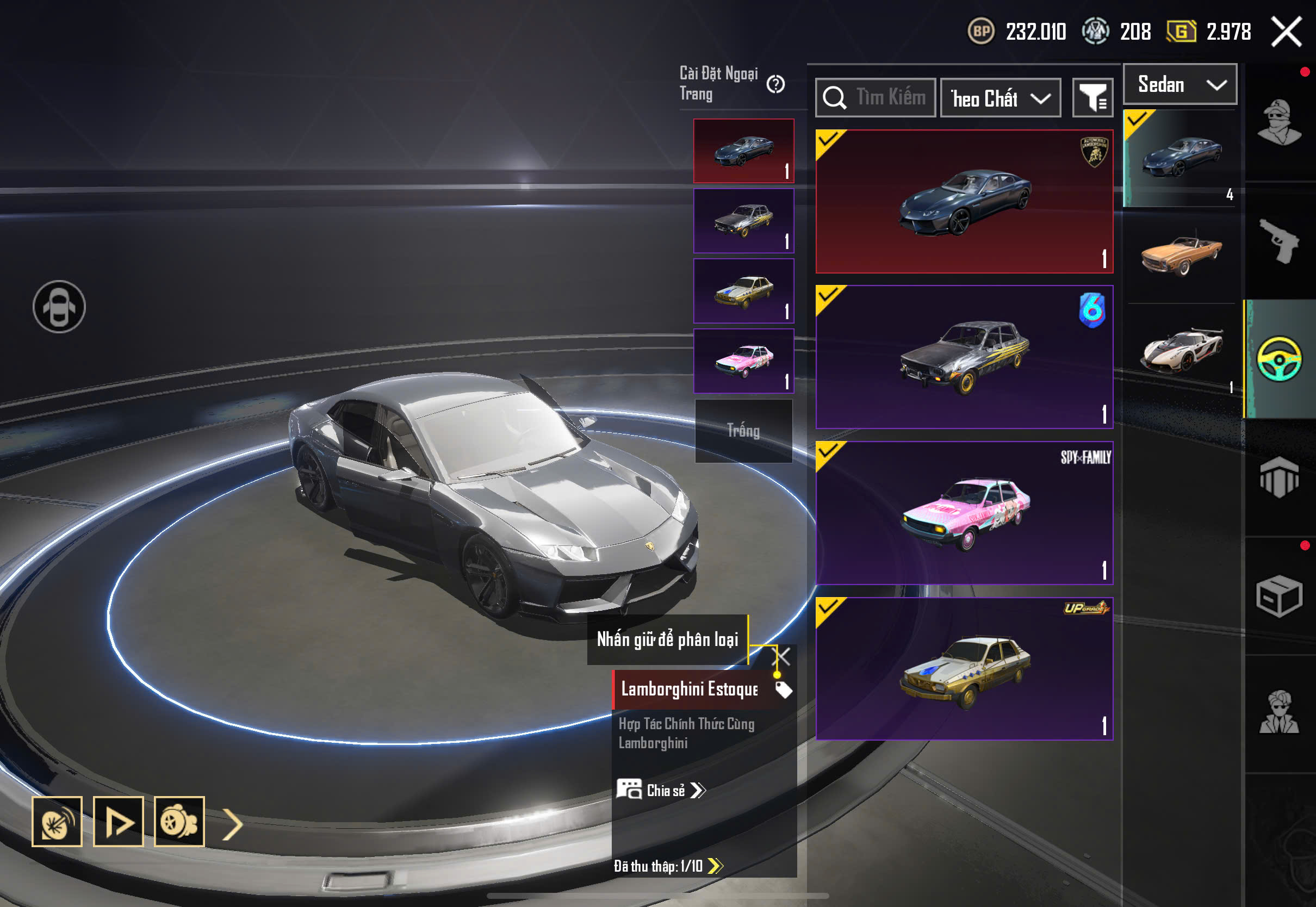The height and width of the screenshot is (907, 1316).
Task: Toggle the car doors view button
Action: click(59, 307)
